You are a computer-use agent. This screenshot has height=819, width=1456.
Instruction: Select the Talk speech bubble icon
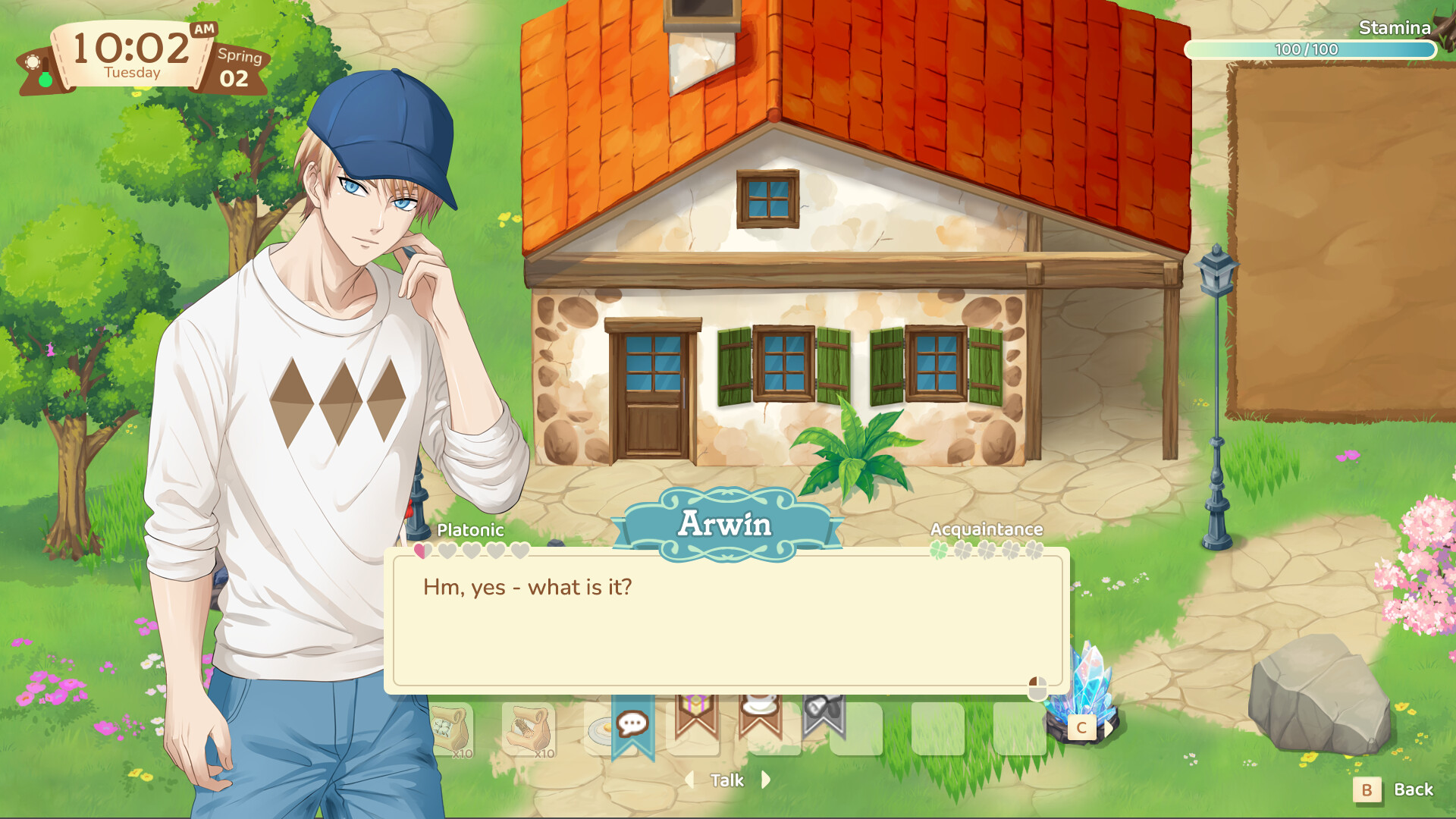(632, 723)
